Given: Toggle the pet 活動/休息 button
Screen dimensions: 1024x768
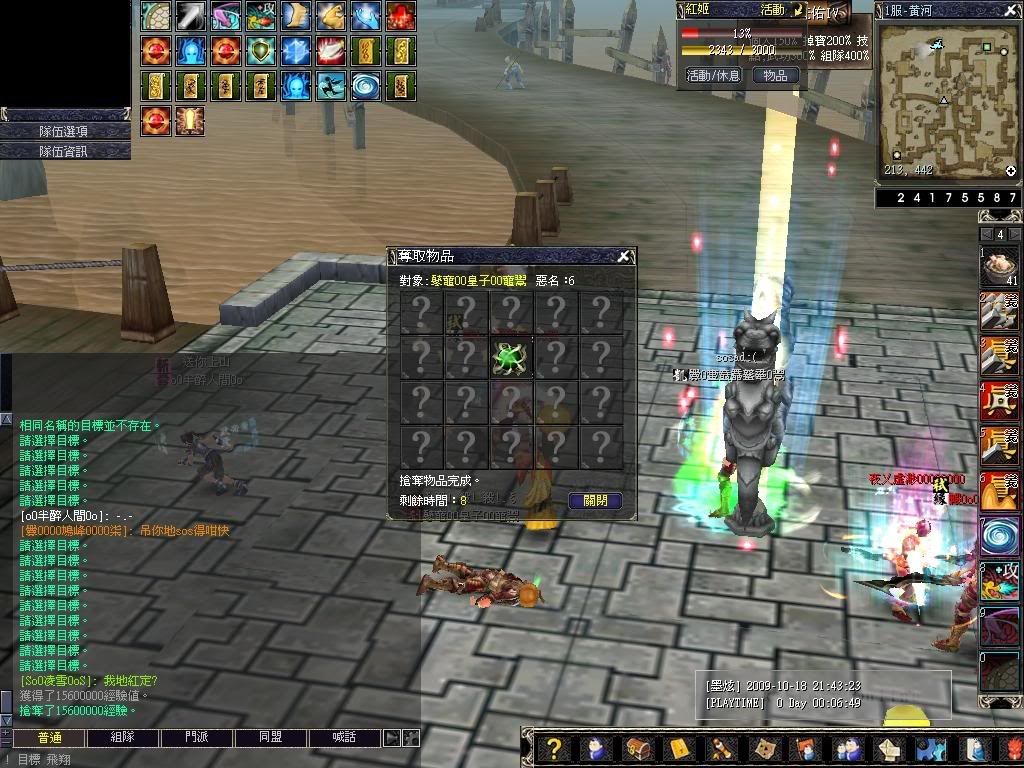Looking at the screenshot, I should pos(713,75).
